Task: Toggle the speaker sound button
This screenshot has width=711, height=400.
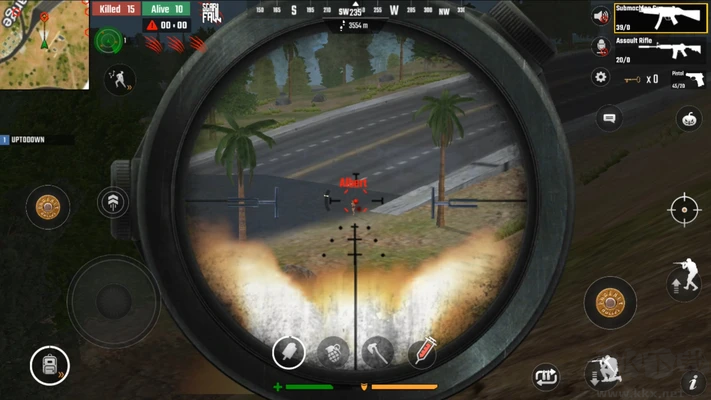Action: pos(600,17)
